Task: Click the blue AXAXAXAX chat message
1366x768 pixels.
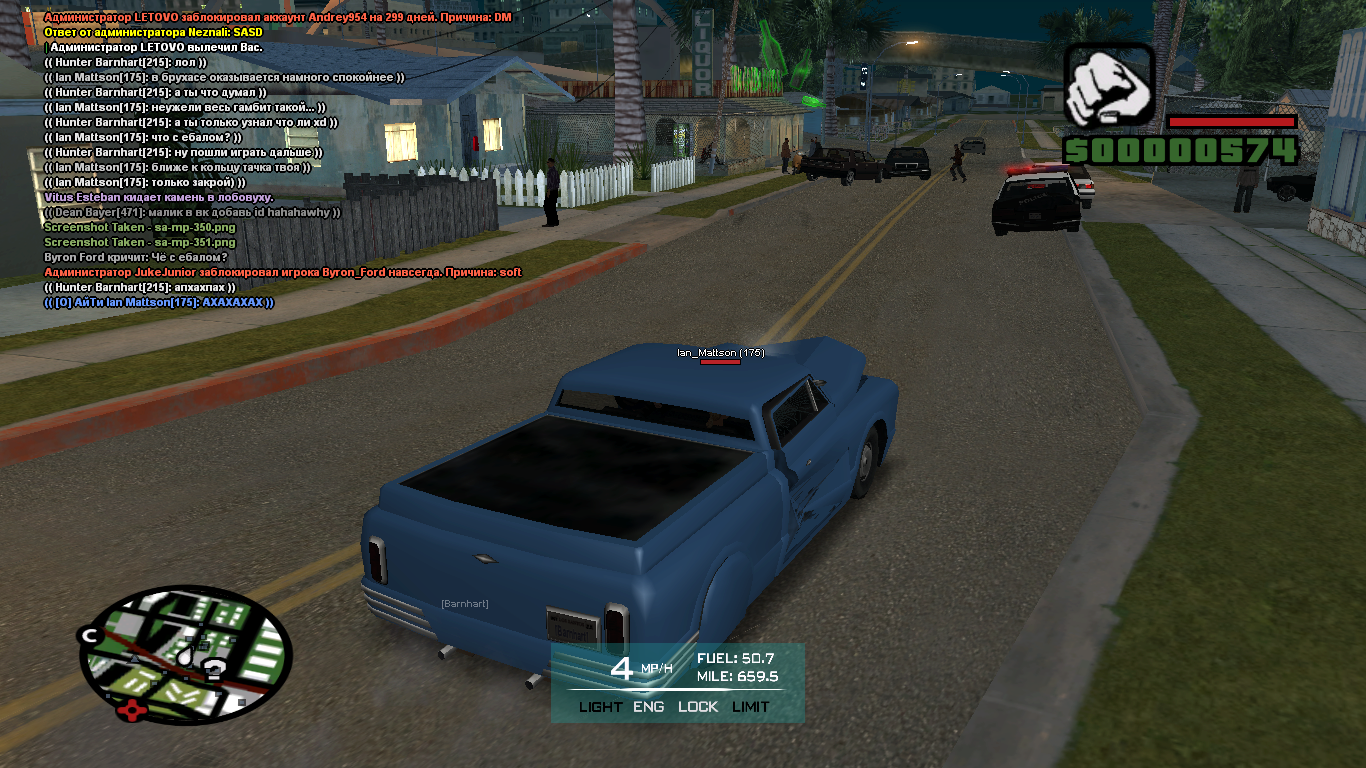Action: [159, 302]
